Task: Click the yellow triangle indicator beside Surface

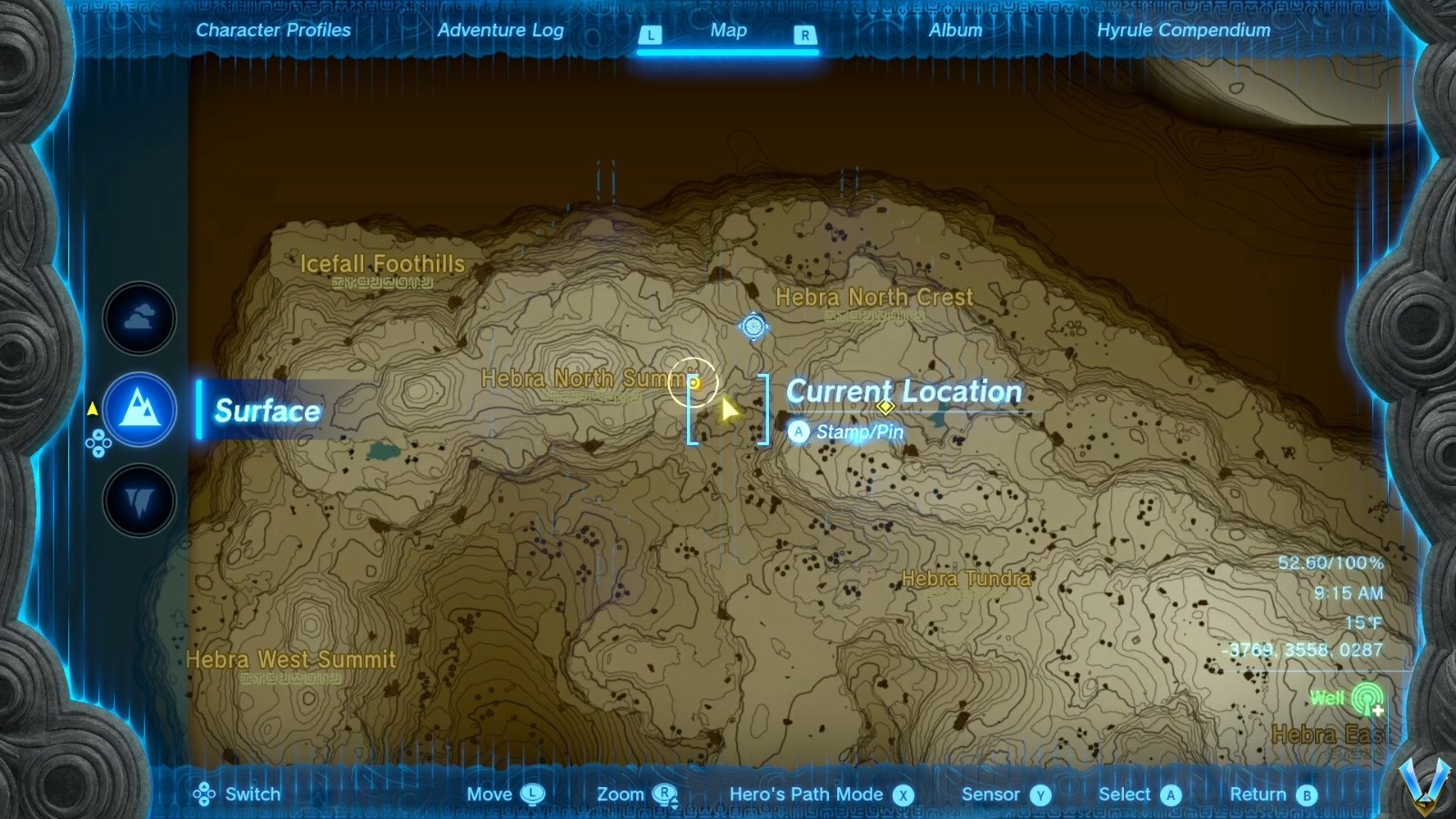Action: click(92, 409)
